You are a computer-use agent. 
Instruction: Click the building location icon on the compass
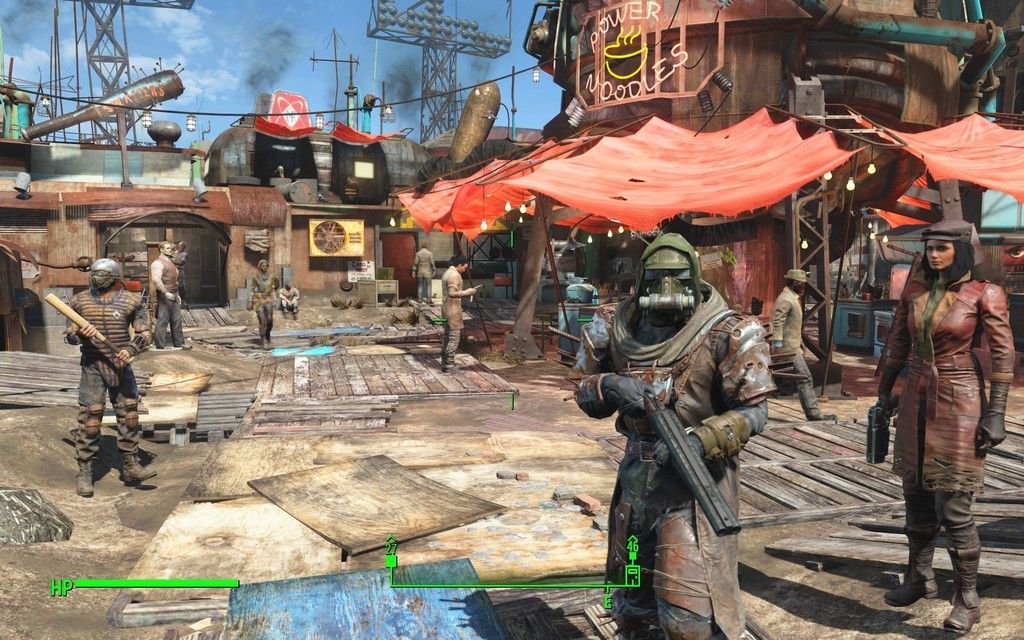point(632,574)
